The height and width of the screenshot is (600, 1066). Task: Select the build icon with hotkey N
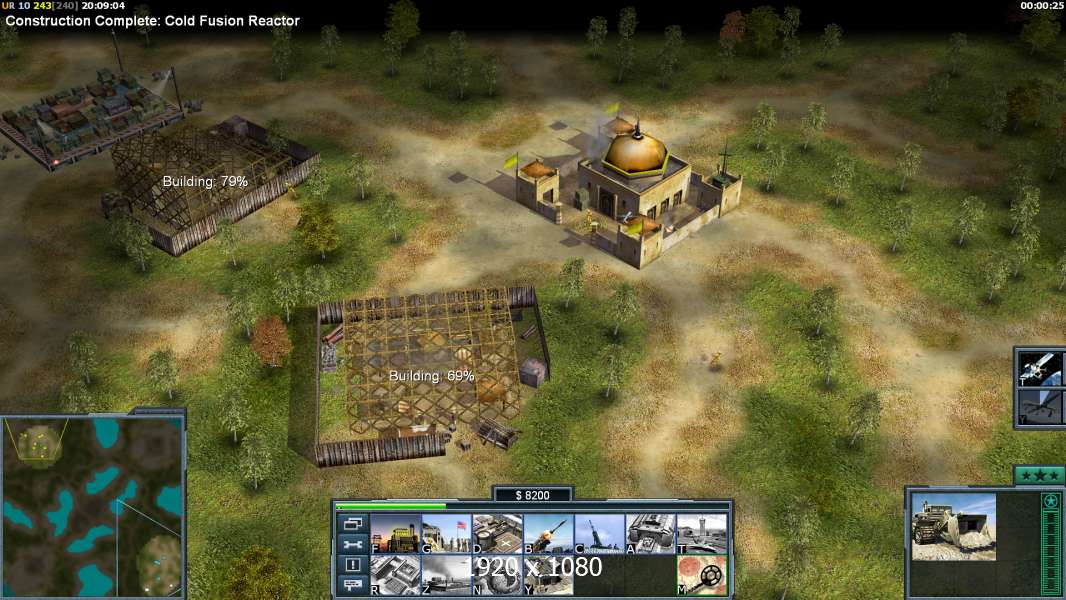pyautogui.click(x=497, y=575)
